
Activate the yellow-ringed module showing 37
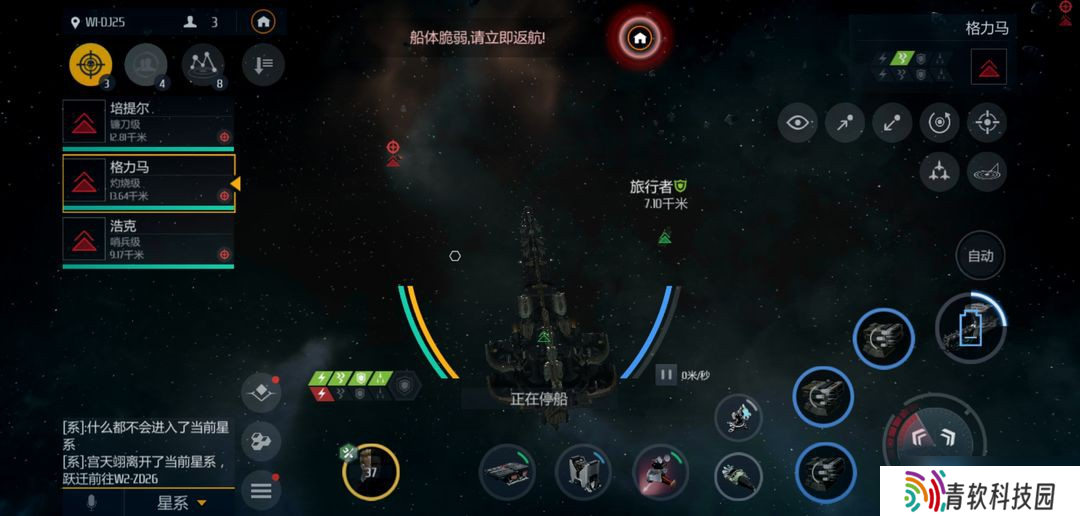pyautogui.click(x=371, y=471)
